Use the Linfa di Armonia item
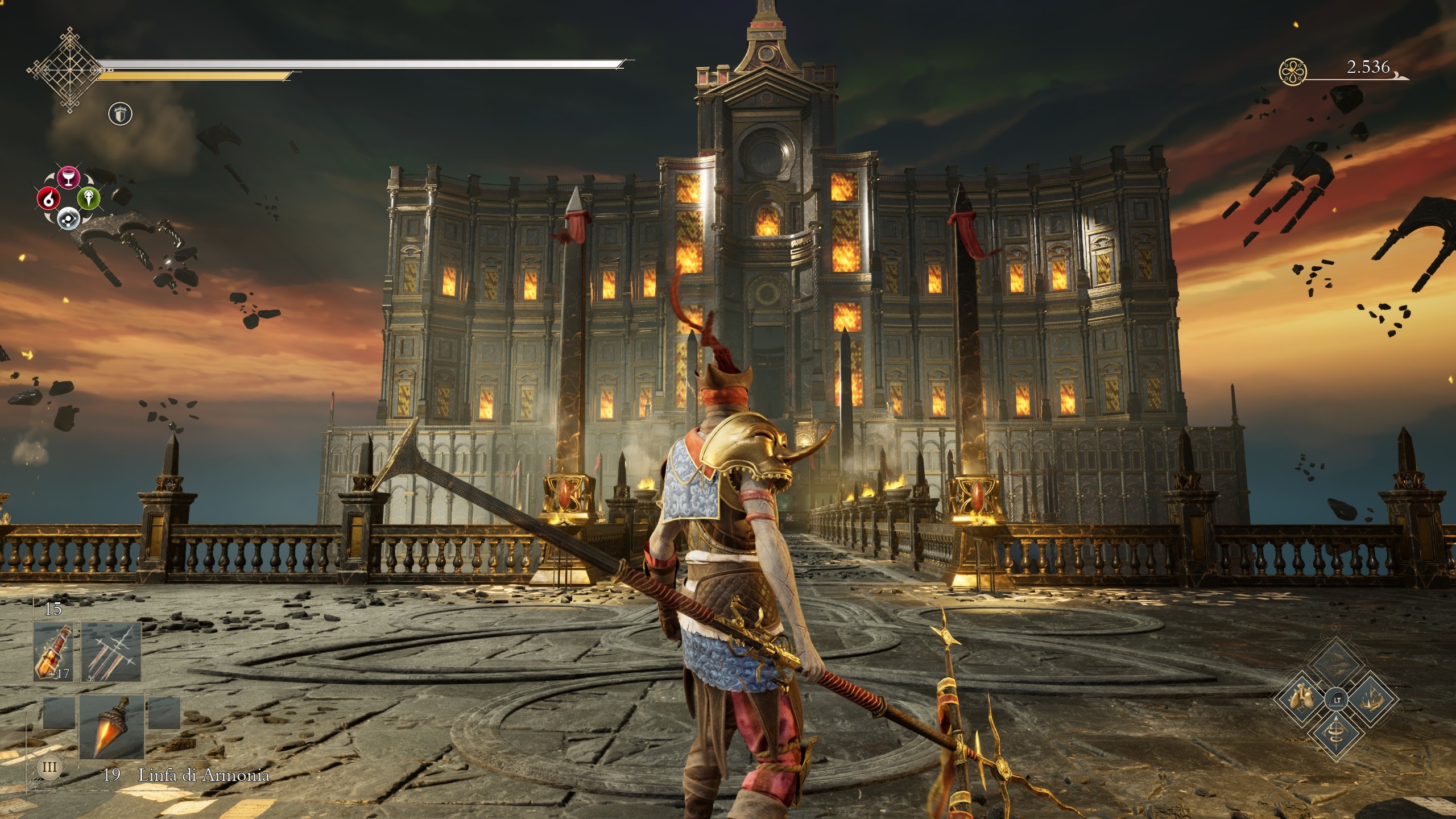 (111, 727)
